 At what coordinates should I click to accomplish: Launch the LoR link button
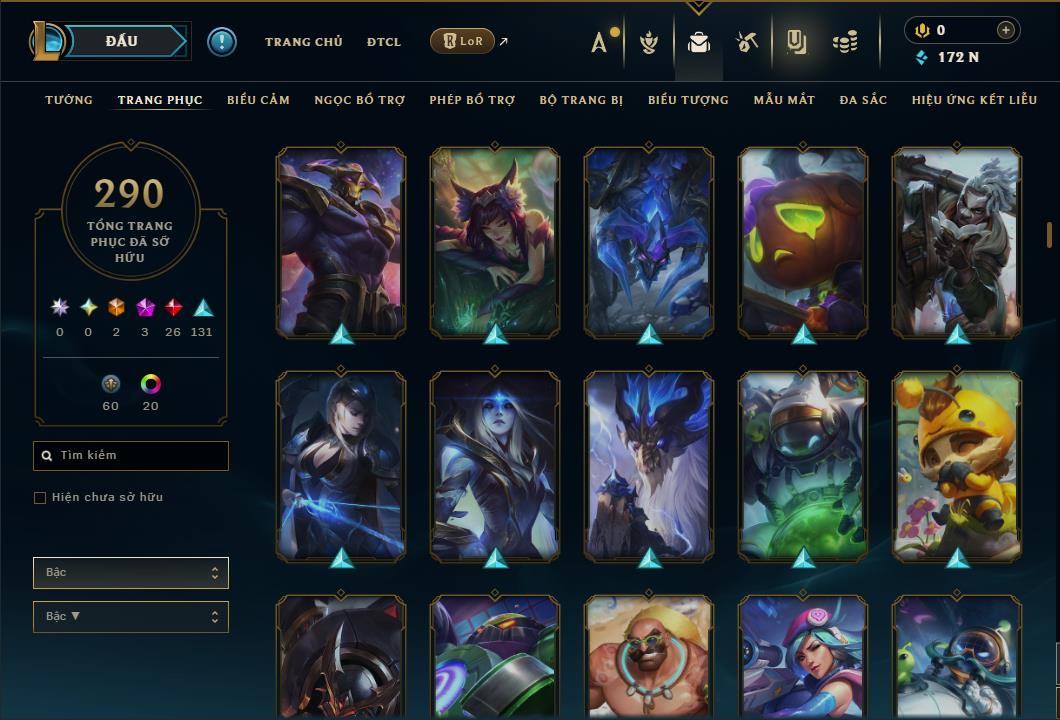462,41
